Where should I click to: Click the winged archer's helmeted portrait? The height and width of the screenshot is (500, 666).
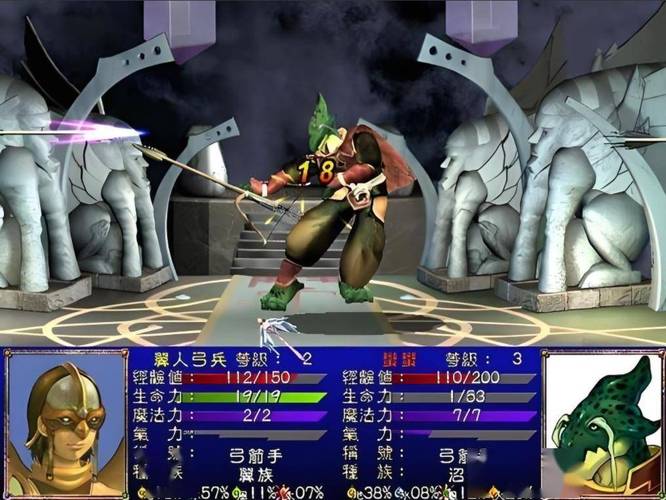pos(65,425)
